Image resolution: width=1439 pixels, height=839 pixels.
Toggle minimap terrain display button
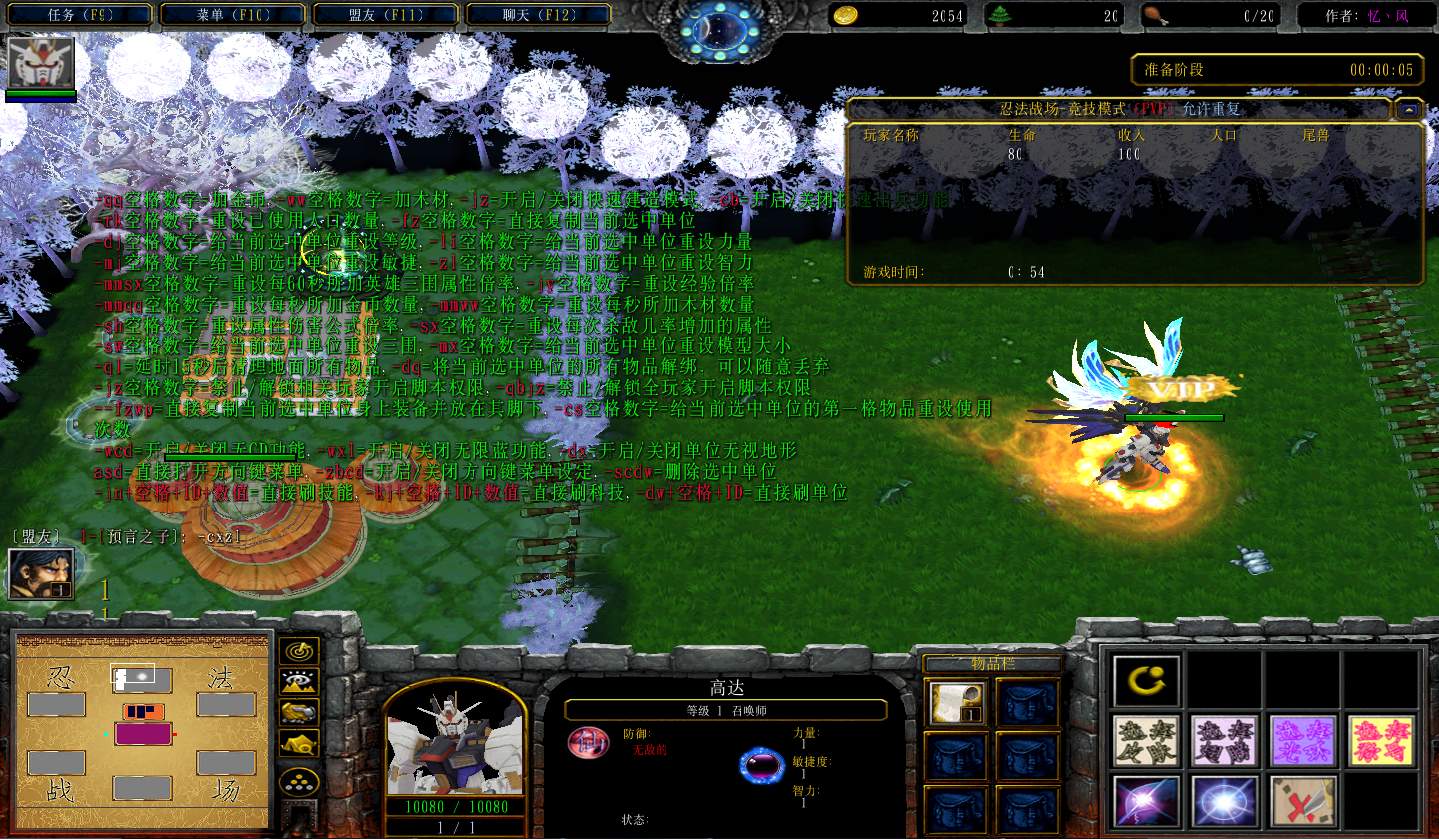(x=299, y=682)
